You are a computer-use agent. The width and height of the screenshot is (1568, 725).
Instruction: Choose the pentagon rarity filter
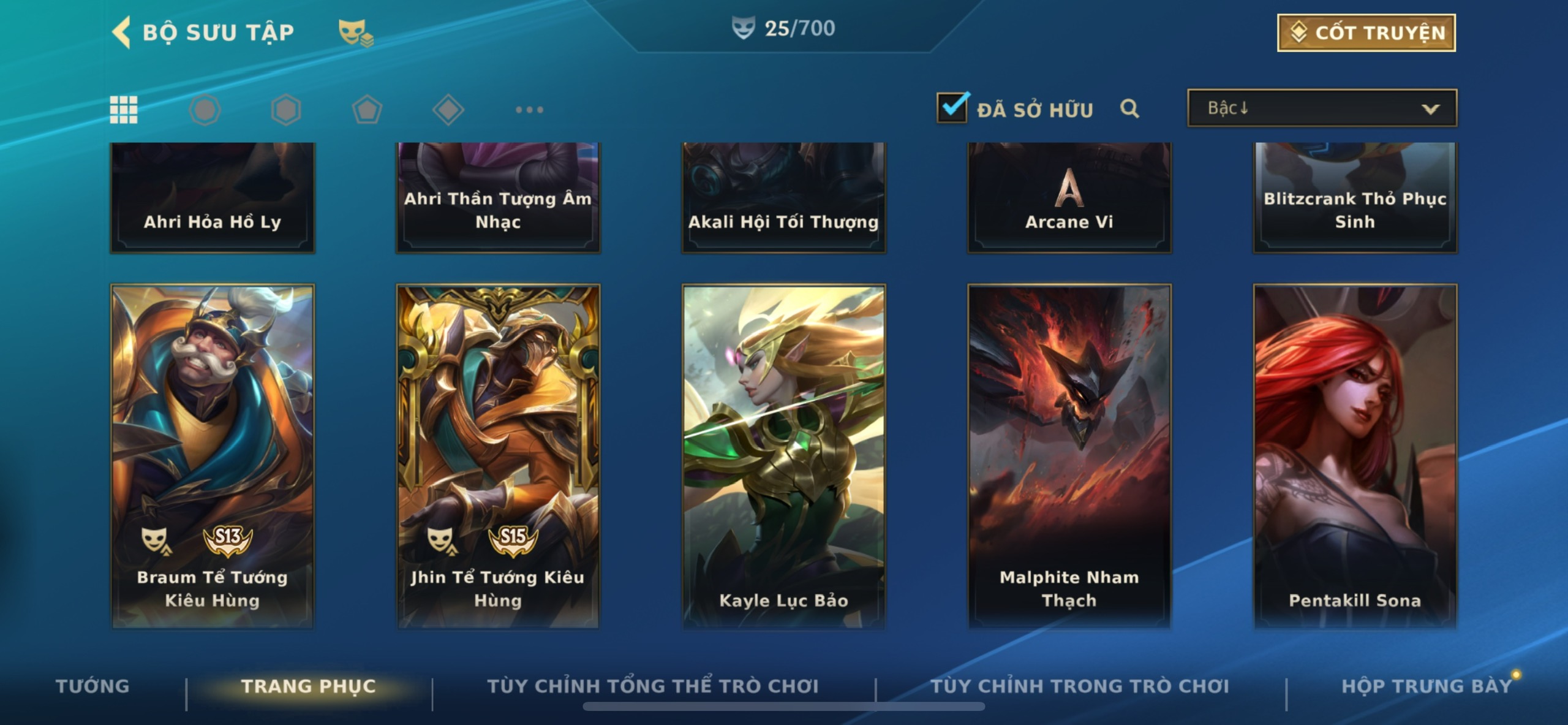(x=367, y=110)
